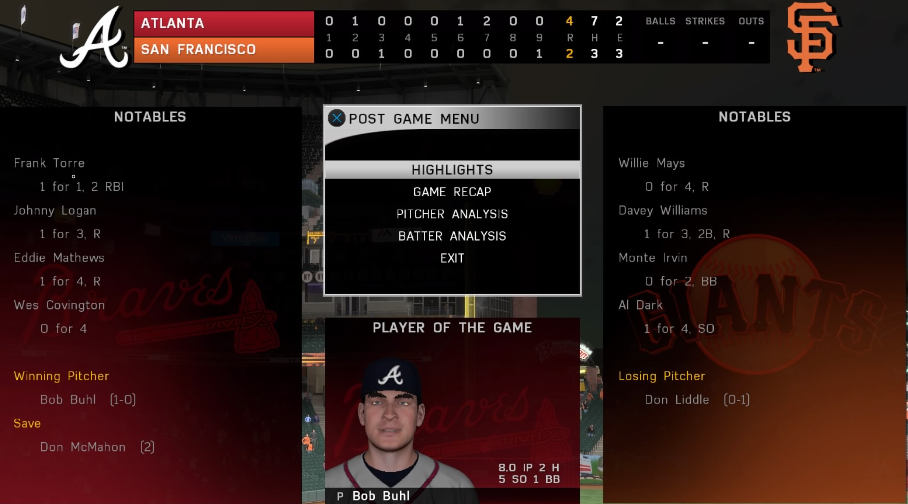Choose Pitcher Analysis from the menu
The height and width of the screenshot is (504, 908).
[x=452, y=214]
